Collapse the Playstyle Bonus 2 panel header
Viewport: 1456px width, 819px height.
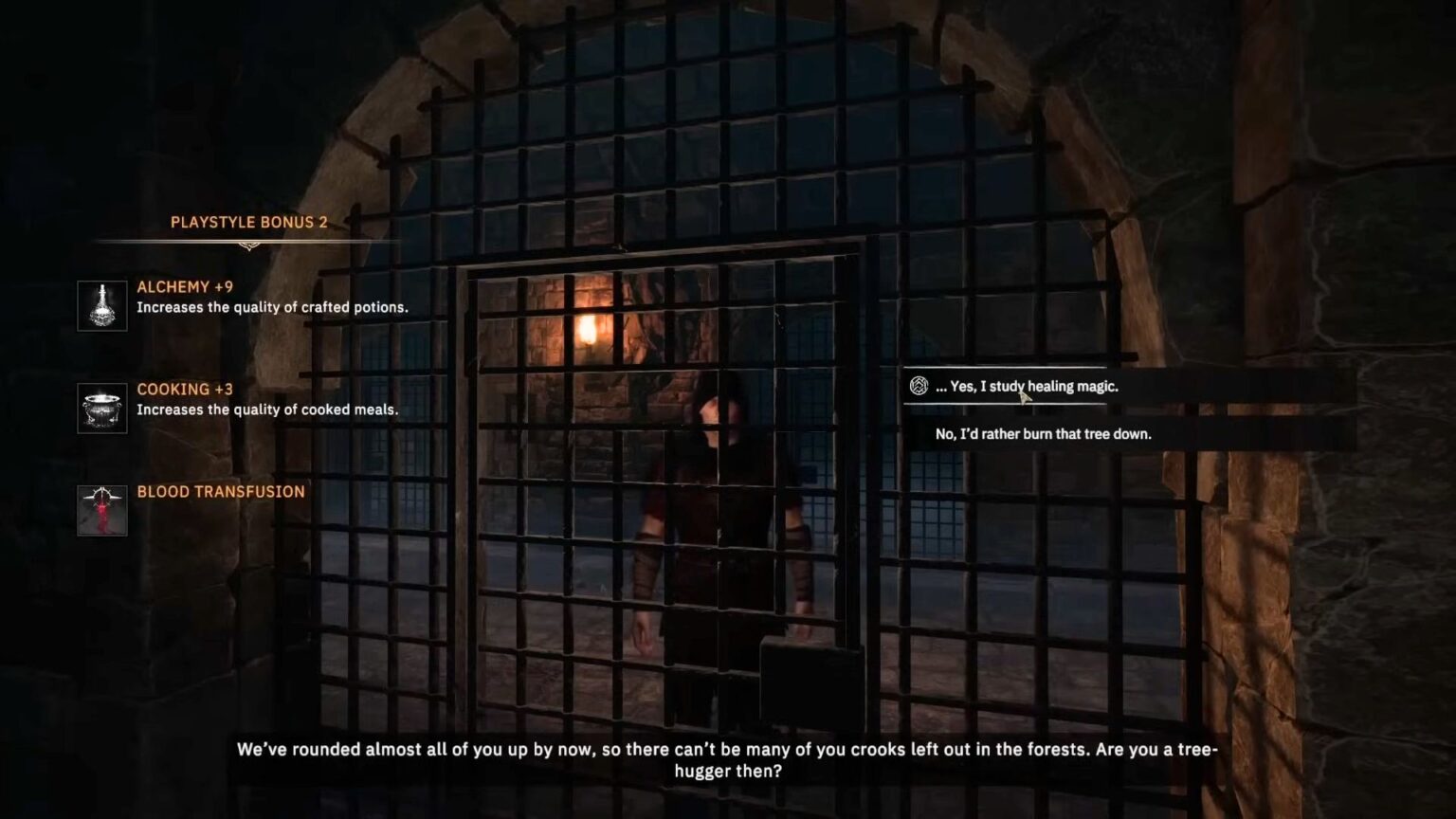click(248, 223)
